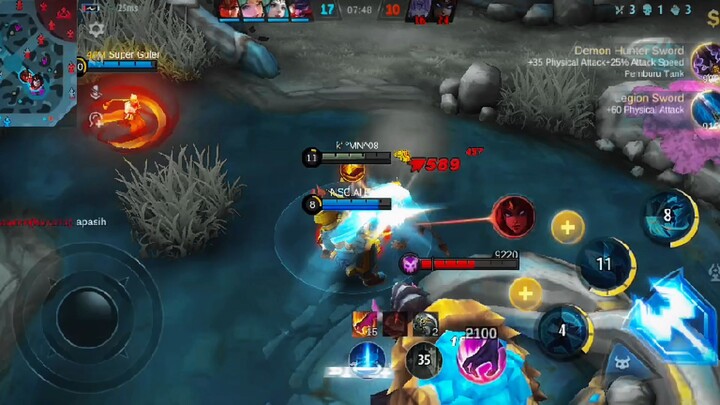Activate the skill on 8-second cooldown
720x405 pixels.
pos(668,215)
